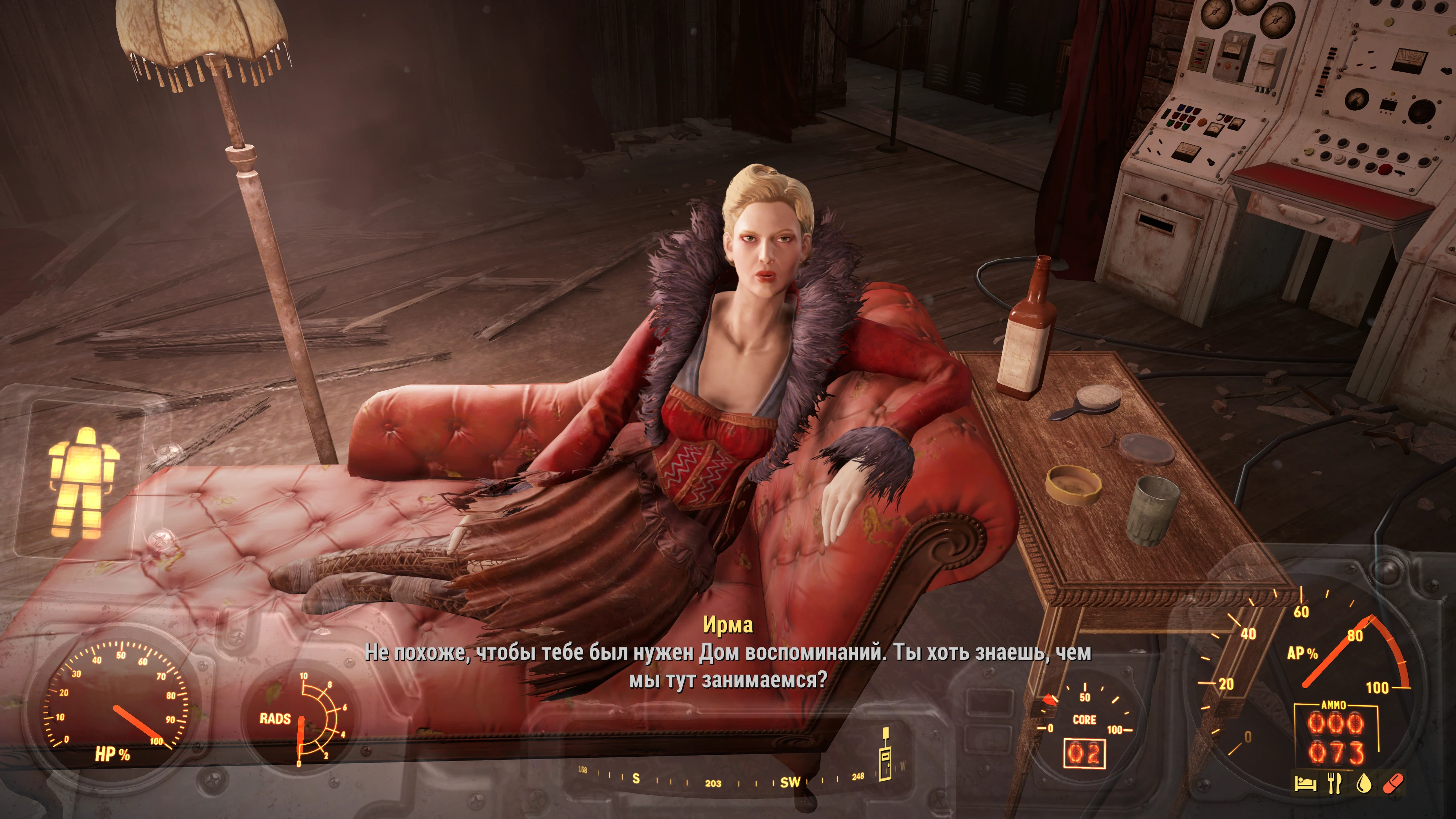Image resolution: width=1456 pixels, height=819 pixels.
Task: Click the red pill status icon
Action: (1393, 783)
